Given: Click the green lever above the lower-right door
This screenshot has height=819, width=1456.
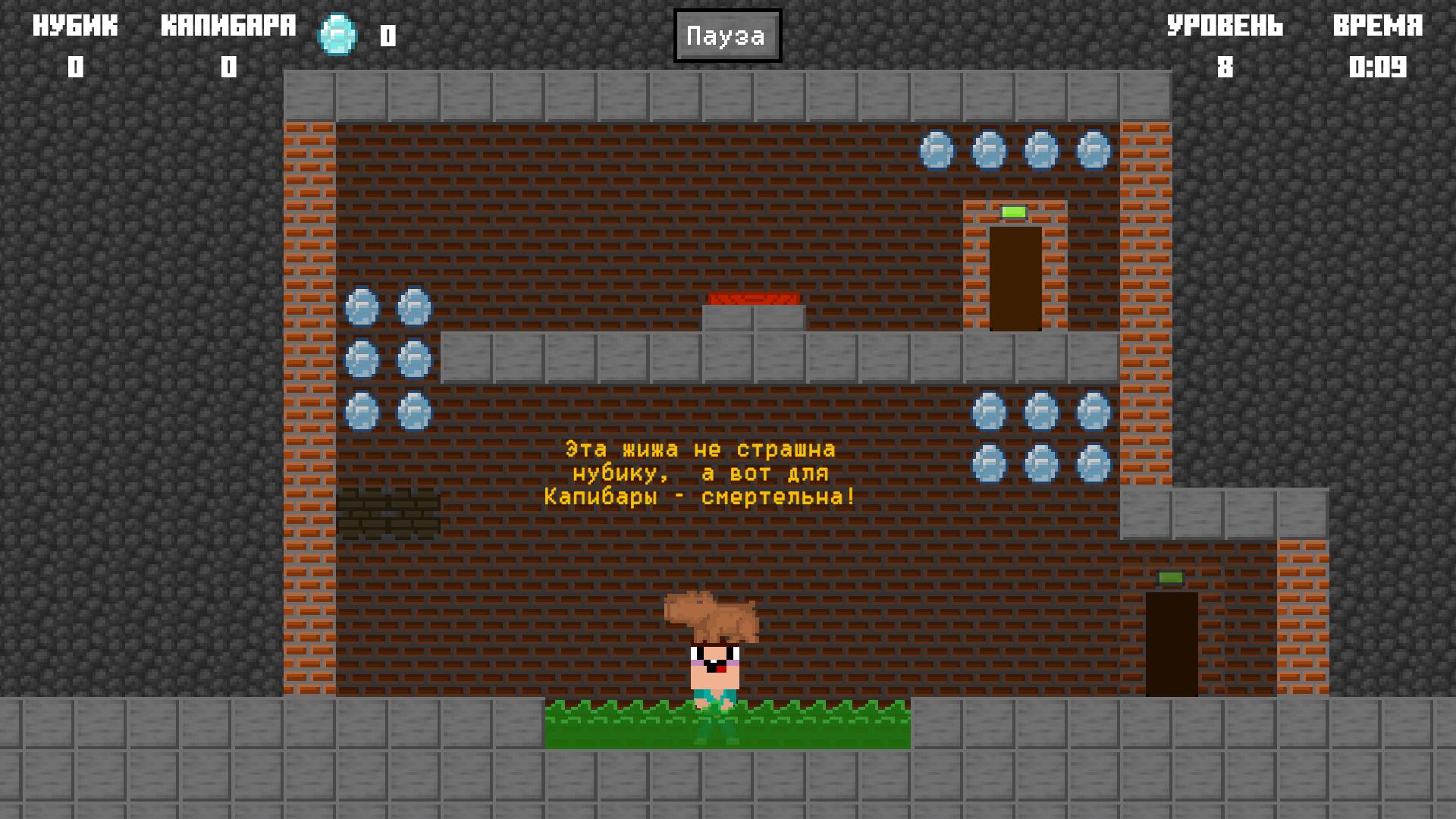Looking at the screenshot, I should tap(1169, 578).
